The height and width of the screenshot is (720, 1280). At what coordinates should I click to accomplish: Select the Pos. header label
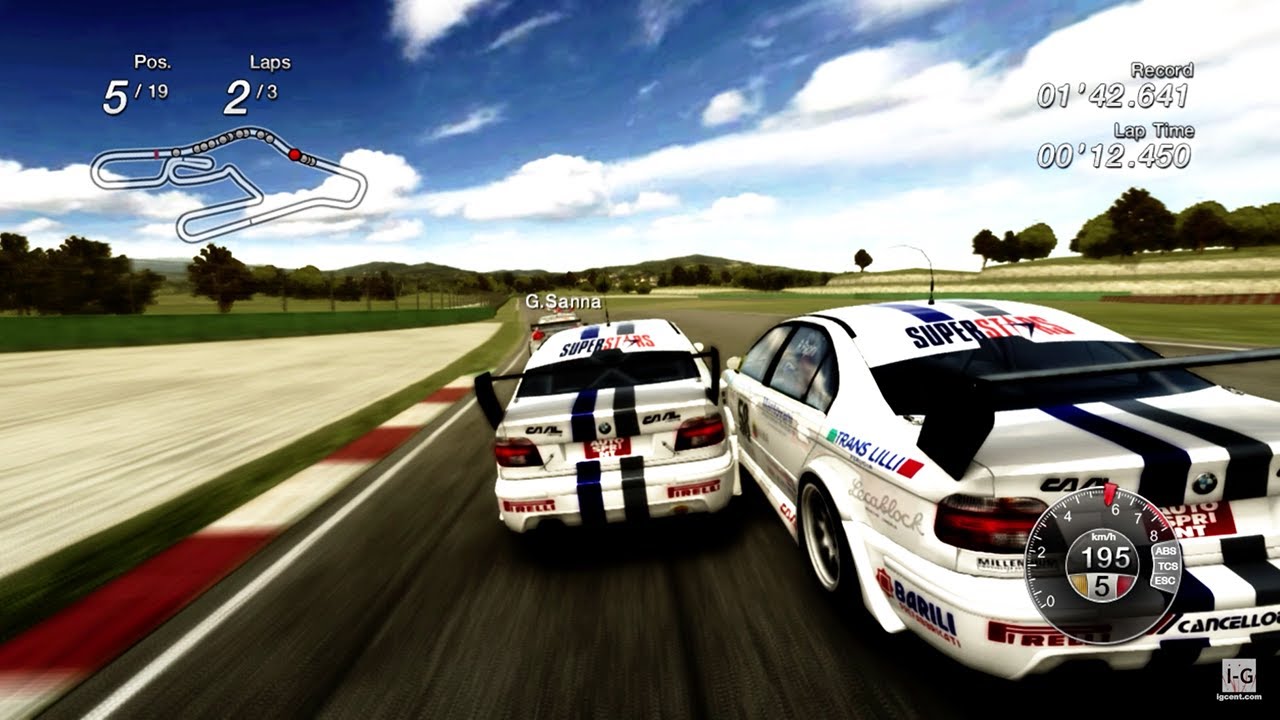(152, 63)
